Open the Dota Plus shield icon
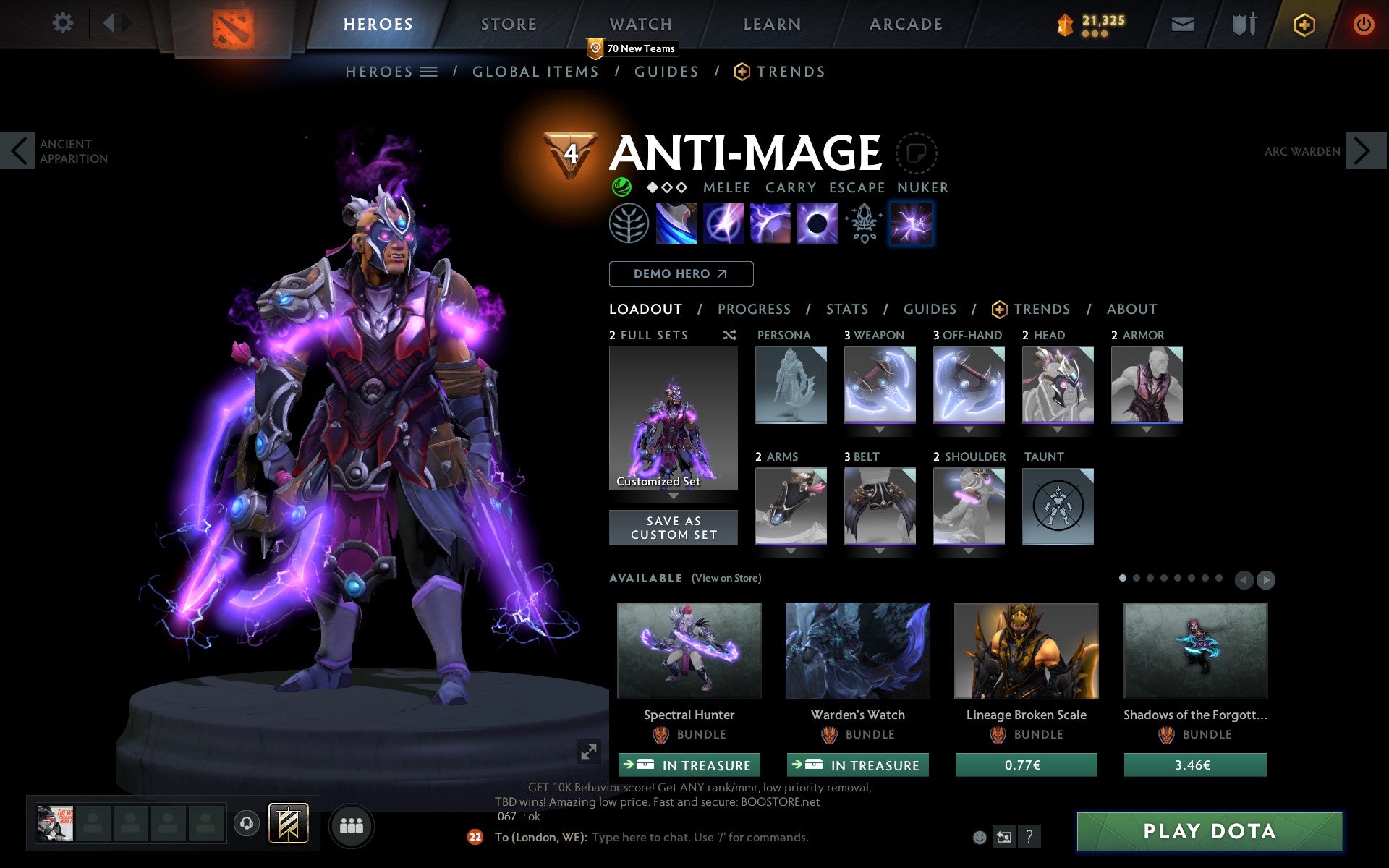This screenshot has width=1389, height=868. point(1303,23)
